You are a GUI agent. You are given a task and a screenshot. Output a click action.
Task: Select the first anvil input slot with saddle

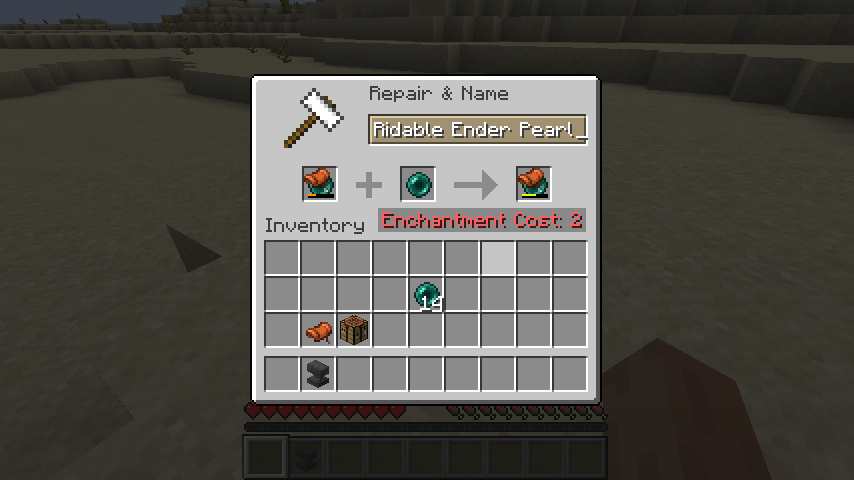coord(320,184)
